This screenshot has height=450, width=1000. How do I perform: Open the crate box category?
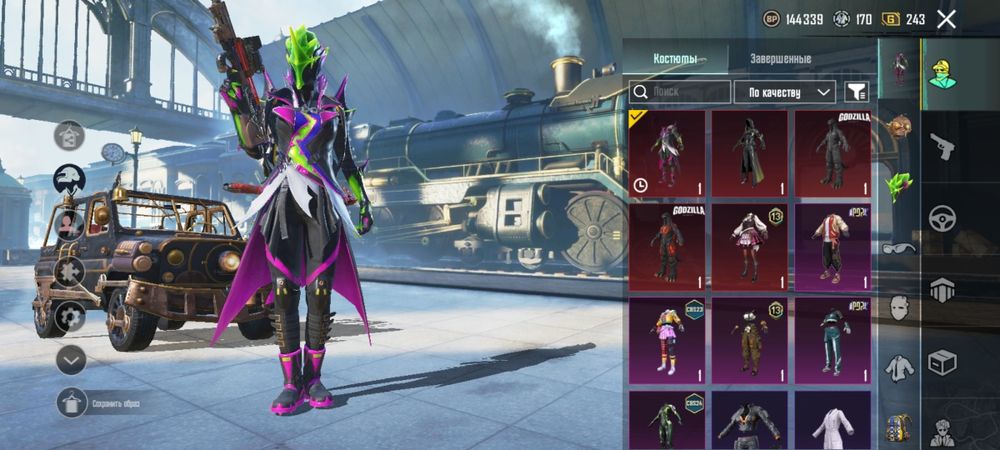coord(941,360)
